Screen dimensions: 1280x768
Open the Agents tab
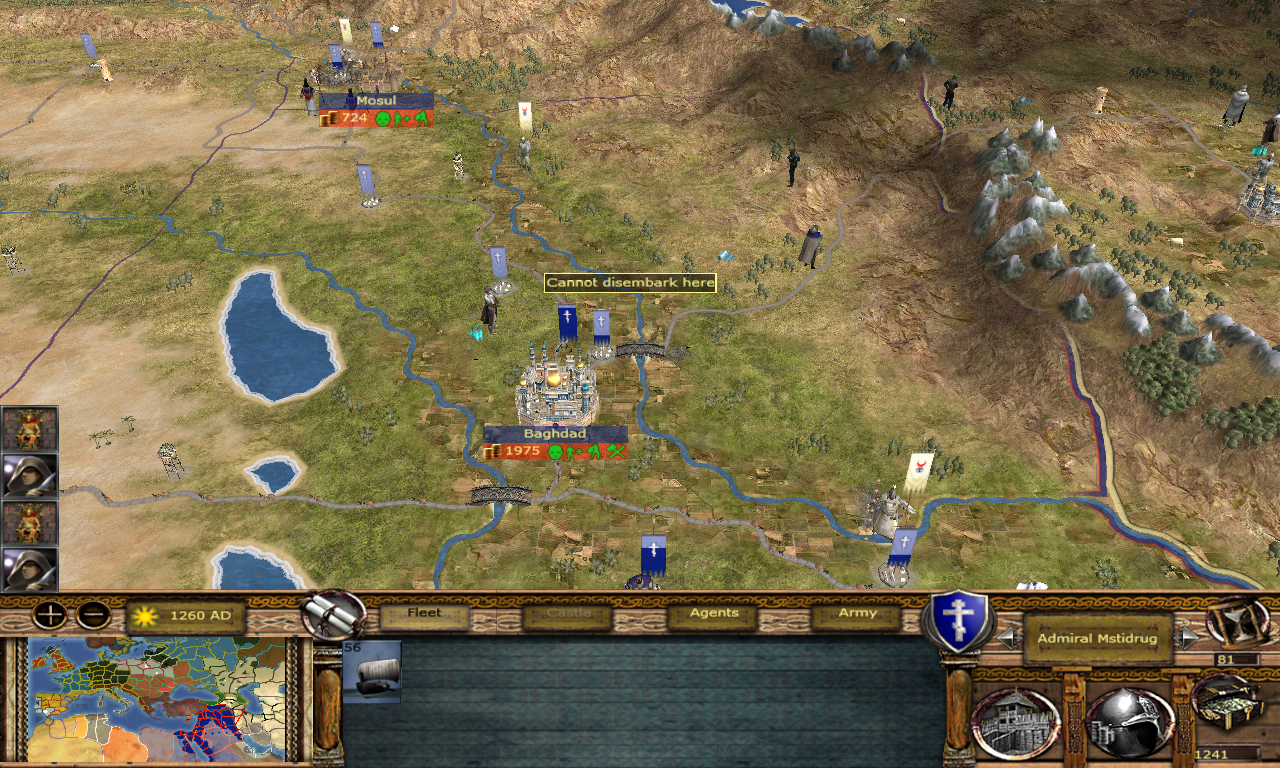(x=714, y=614)
